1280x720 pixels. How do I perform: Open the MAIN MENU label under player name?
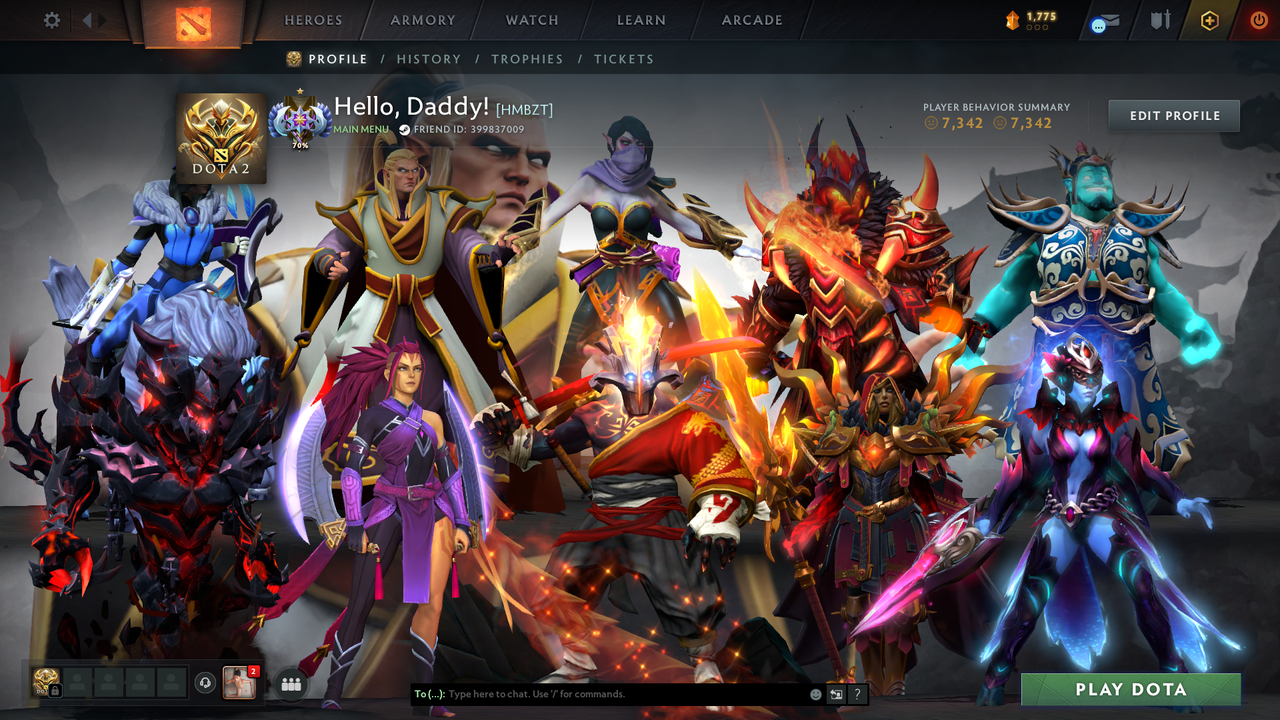pos(360,128)
